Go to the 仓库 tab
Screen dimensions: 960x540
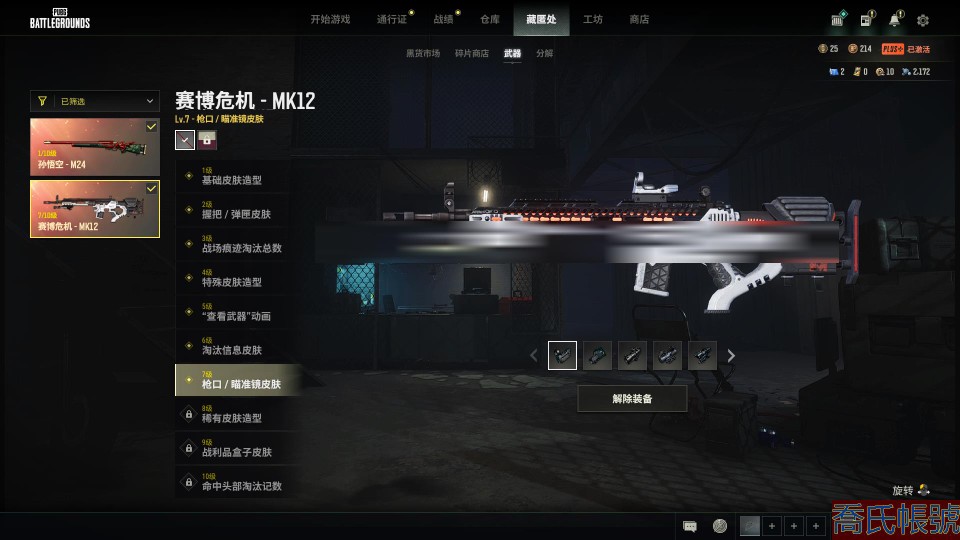click(489, 19)
